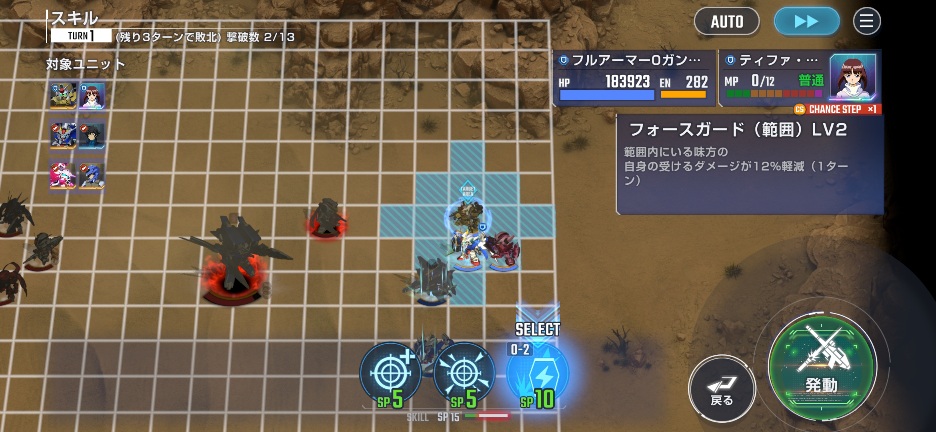Select the crosshair-plus SP 5 skill
The image size is (936, 432).
pyautogui.click(x=390, y=375)
